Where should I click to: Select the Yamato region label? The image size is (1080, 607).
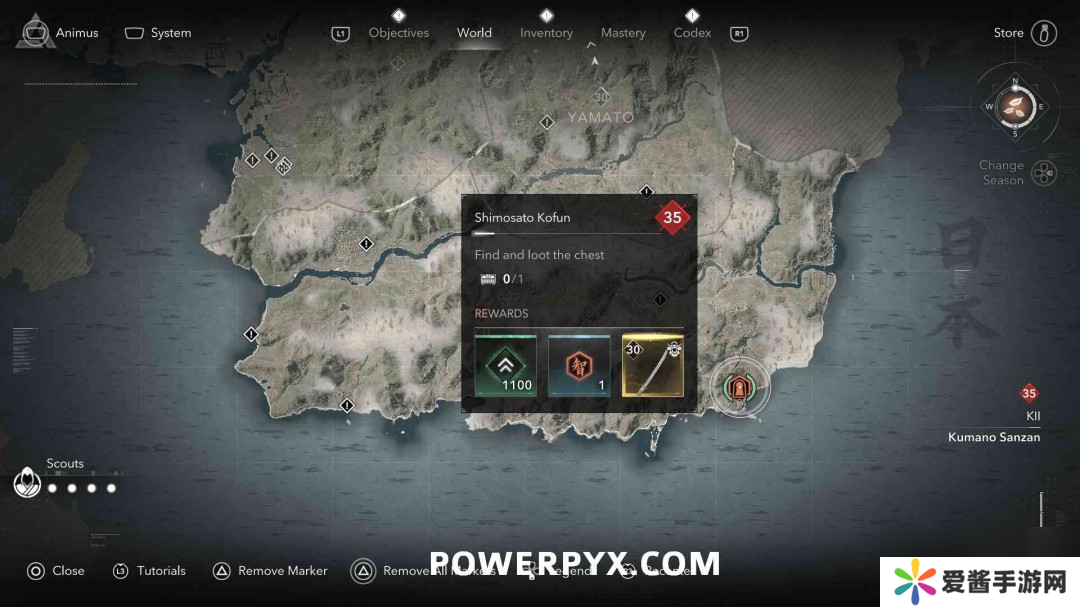coord(601,117)
